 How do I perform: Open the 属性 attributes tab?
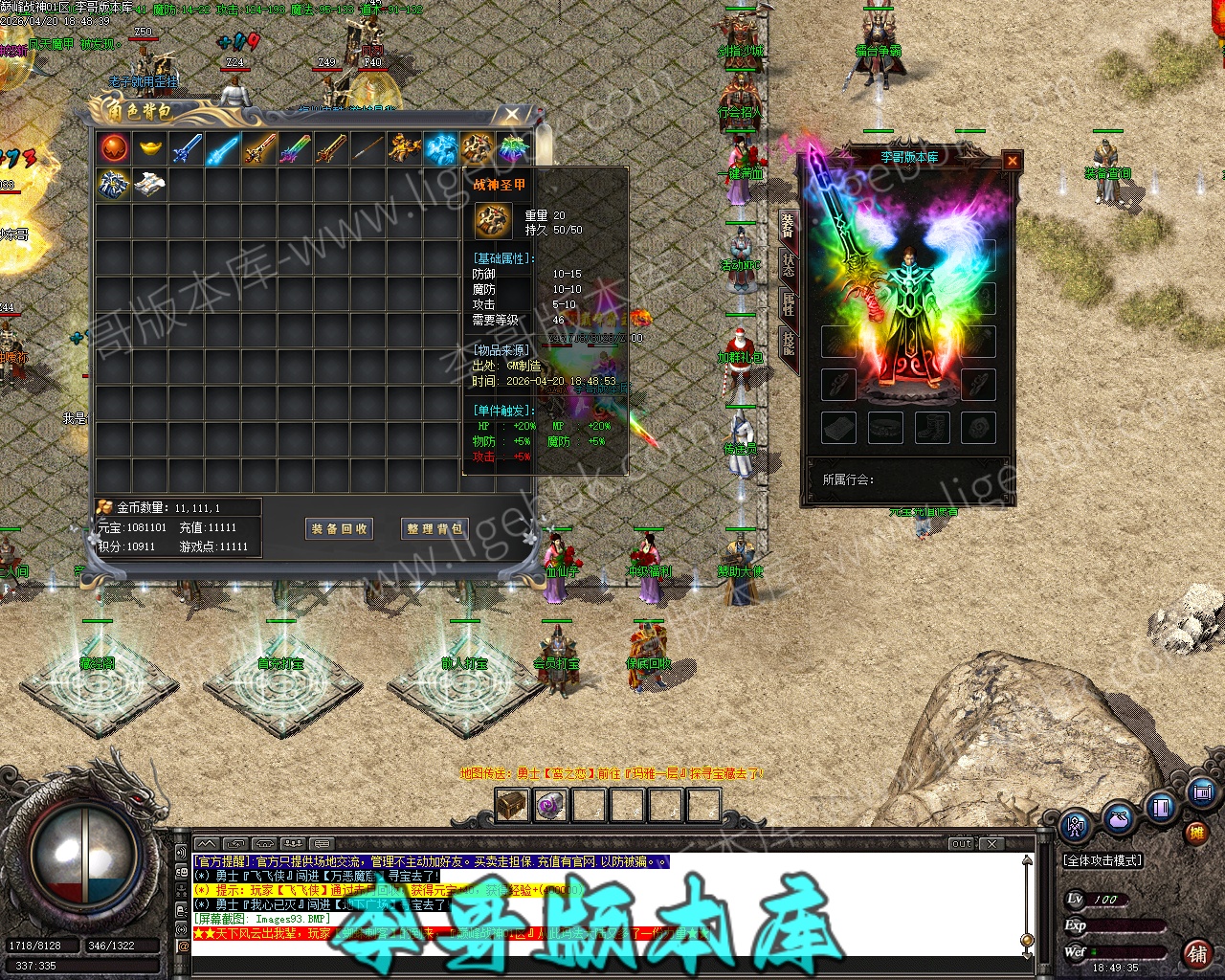point(789,303)
